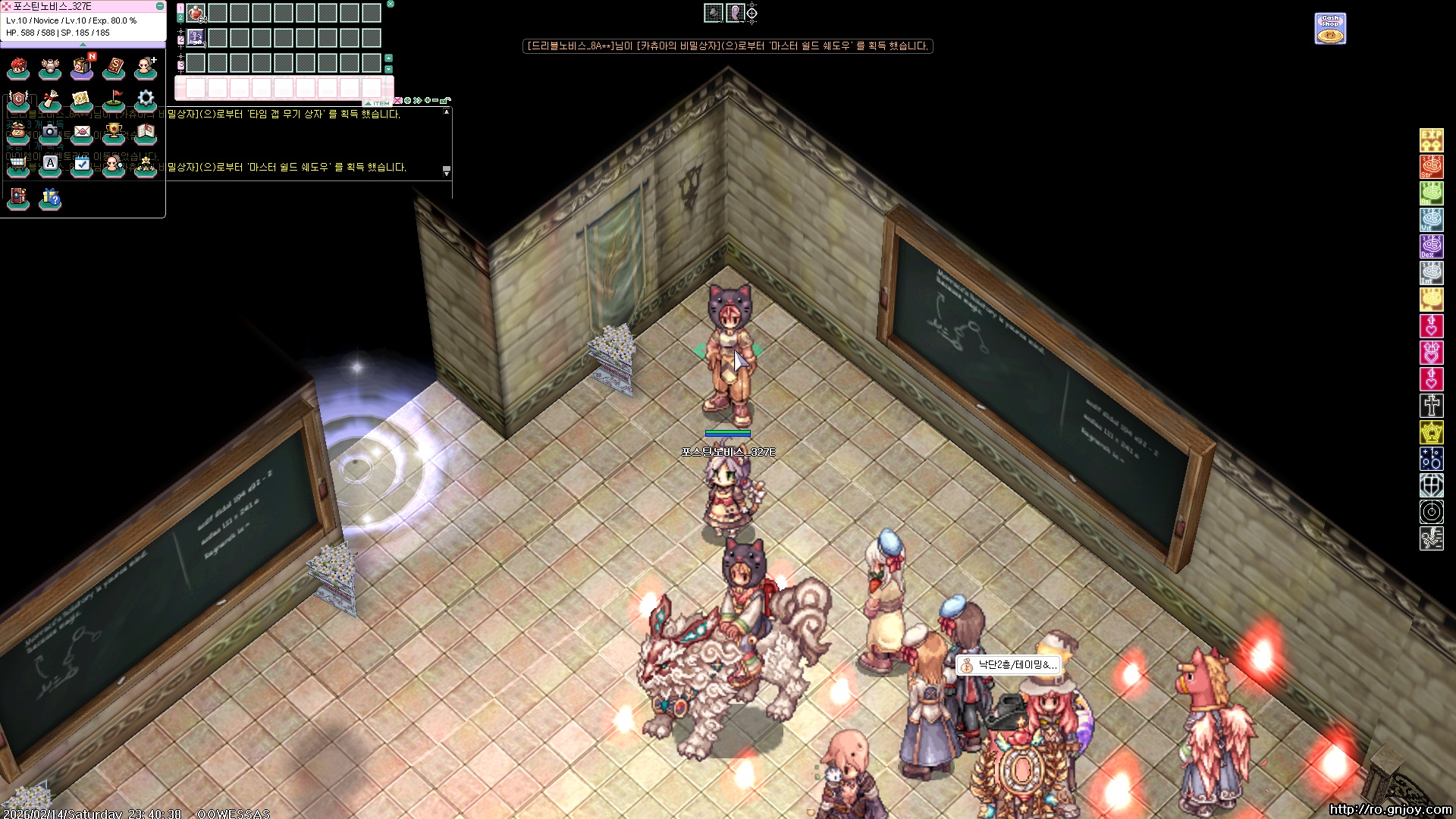
Task: Use the red potion hotbar slot
Action: pyautogui.click(x=196, y=13)
